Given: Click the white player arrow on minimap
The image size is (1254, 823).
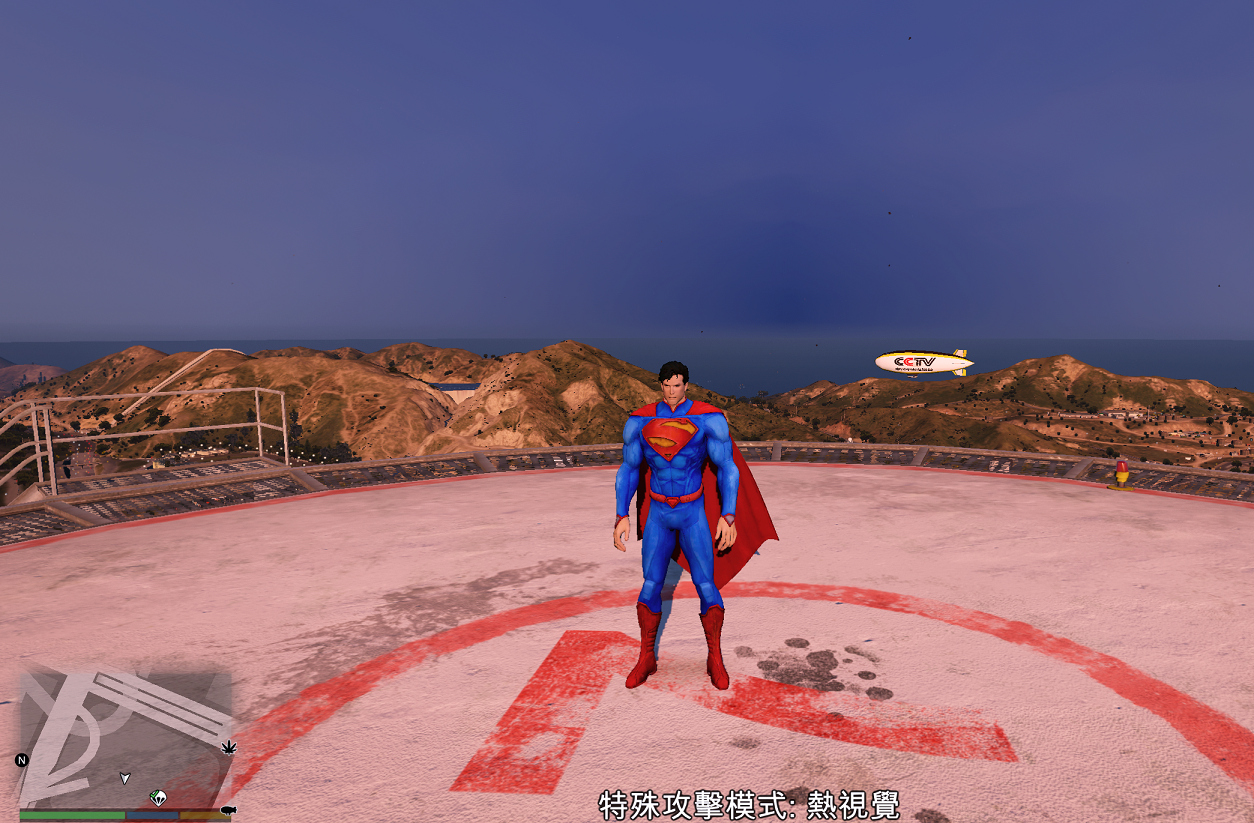Looking at the screenshot, I should pyautogui.click(x=125, y=777).
